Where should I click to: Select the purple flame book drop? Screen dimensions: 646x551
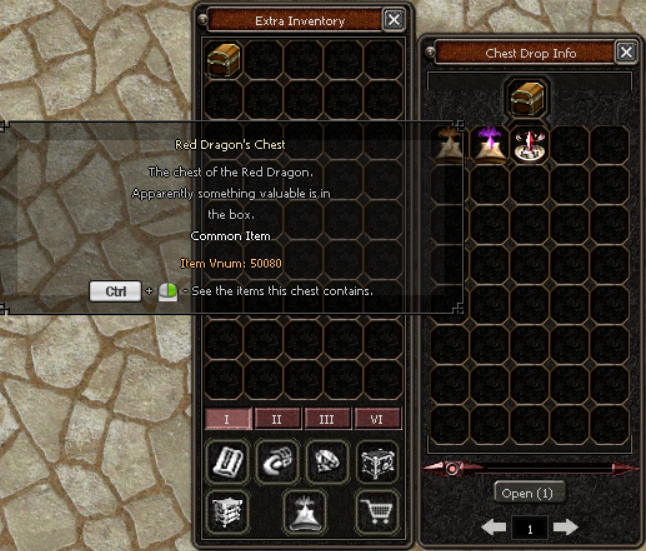click(x=490, y=145)
